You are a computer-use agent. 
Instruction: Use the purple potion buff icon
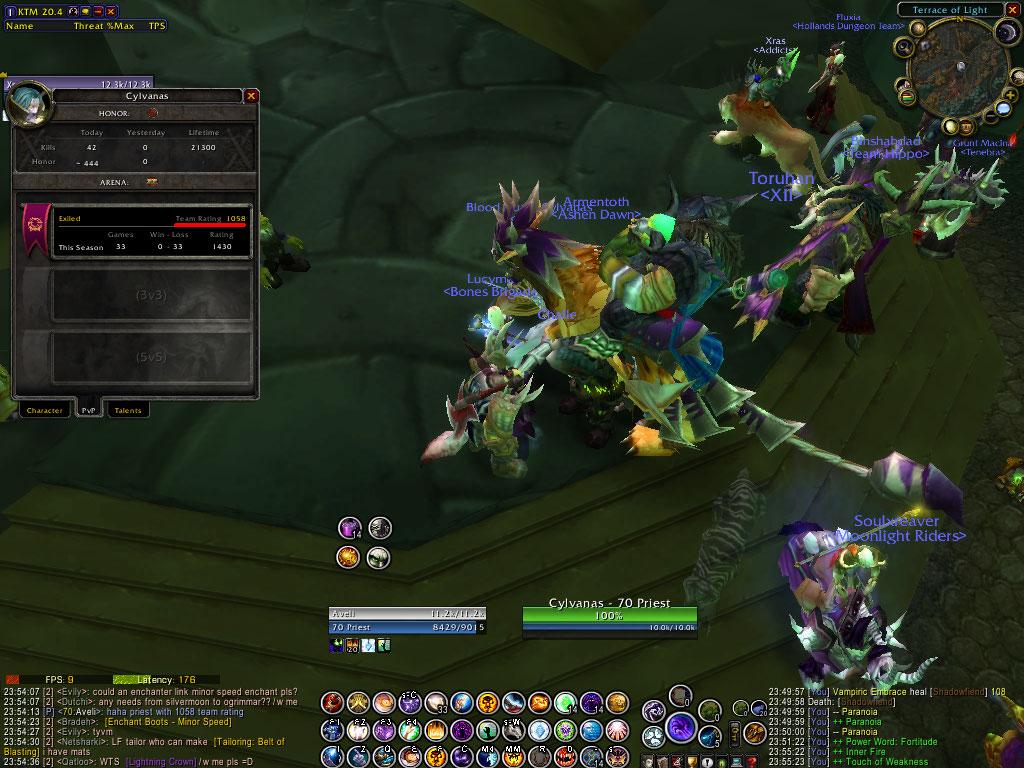click(x=349, y=527)
